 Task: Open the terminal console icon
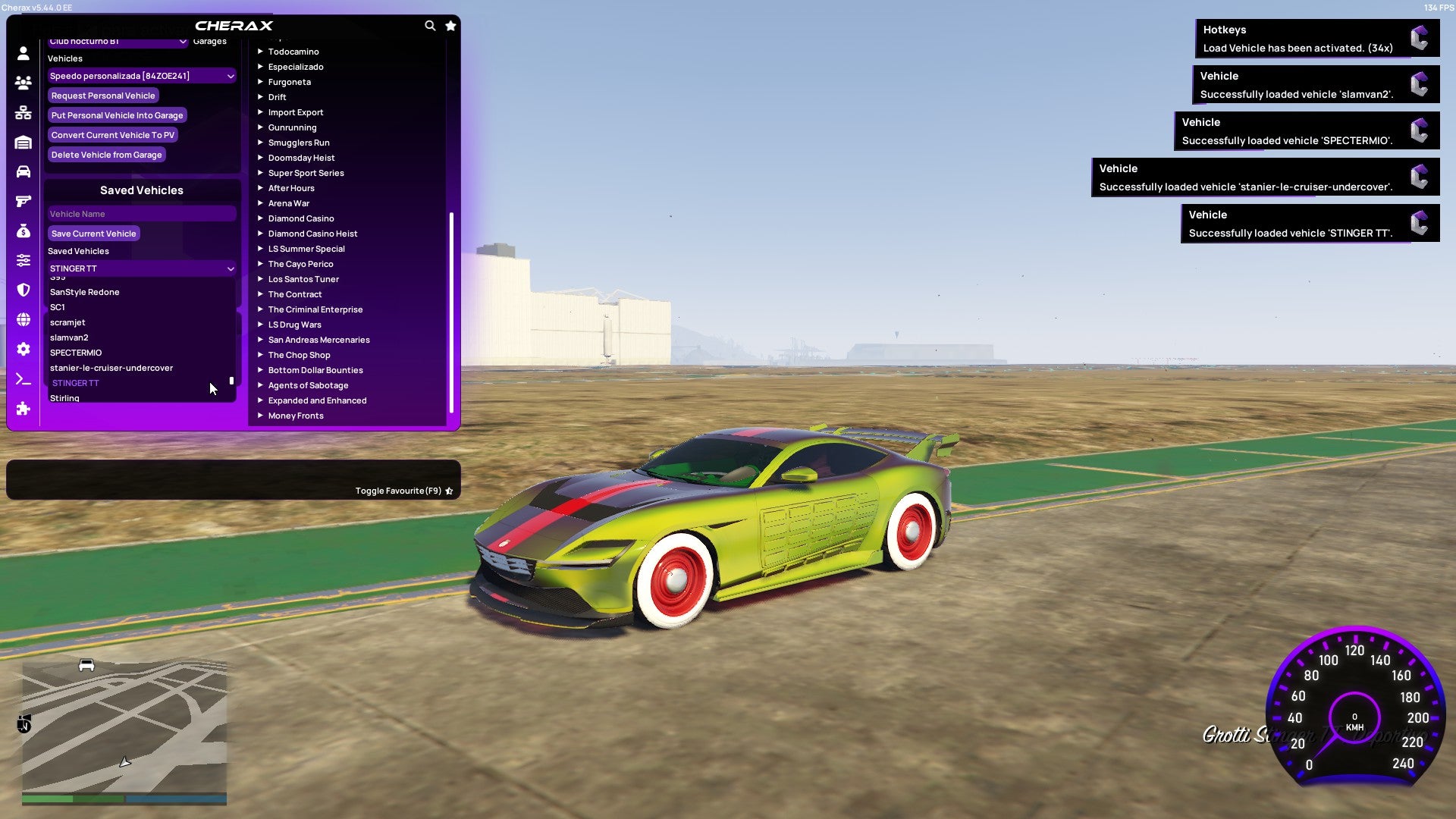tap(23, 378)
